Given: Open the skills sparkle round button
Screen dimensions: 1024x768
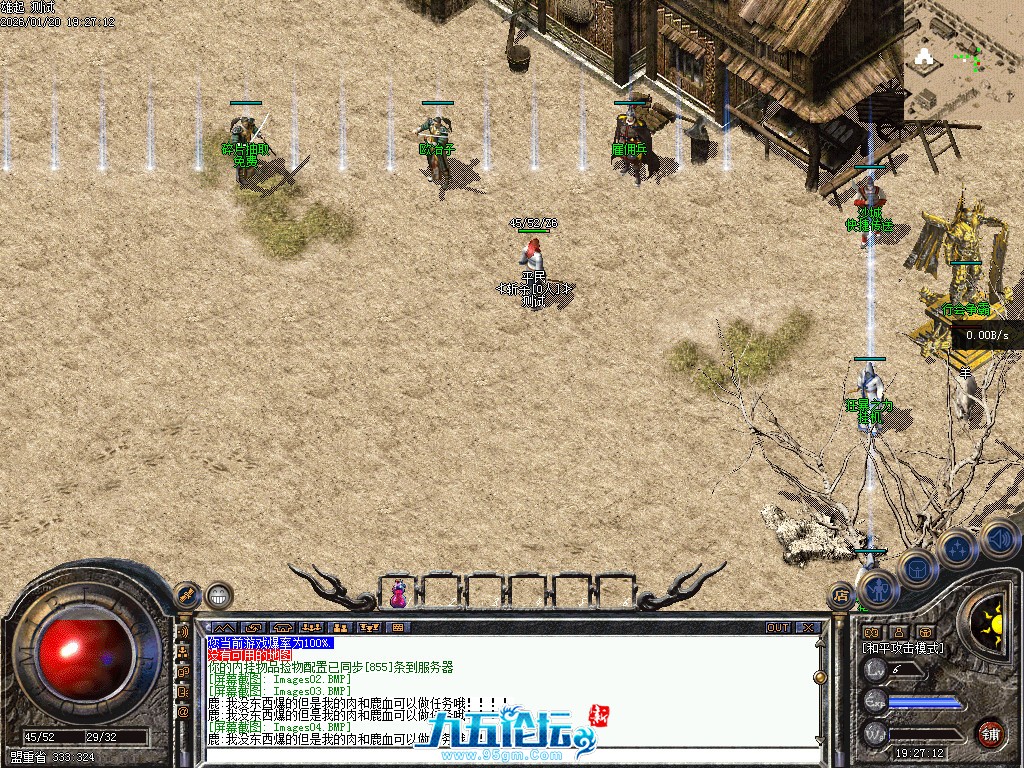Looking at the screenshot, I should [957, 549].
